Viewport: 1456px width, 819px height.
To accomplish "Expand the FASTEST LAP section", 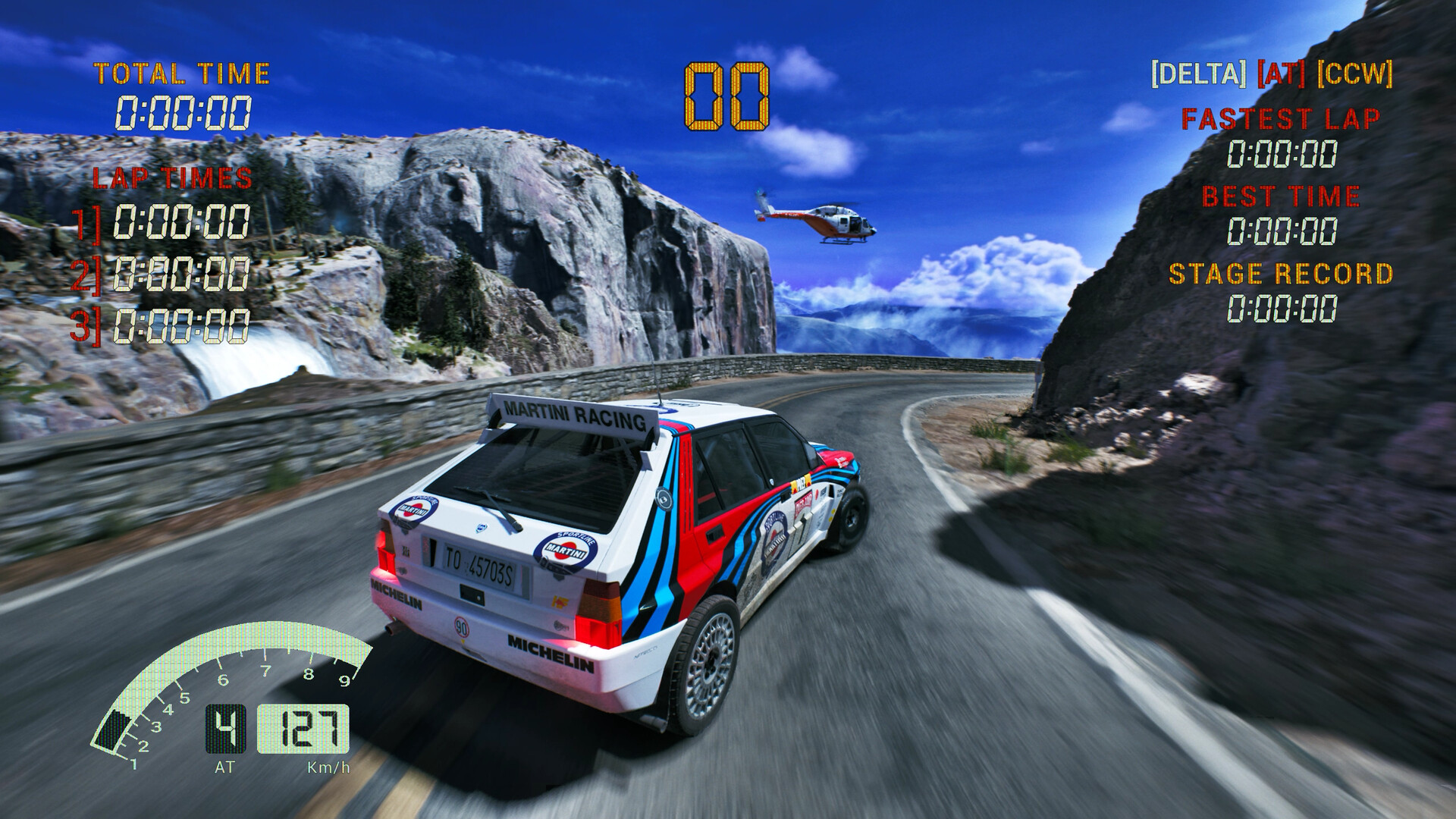I will click(1282, 118).
